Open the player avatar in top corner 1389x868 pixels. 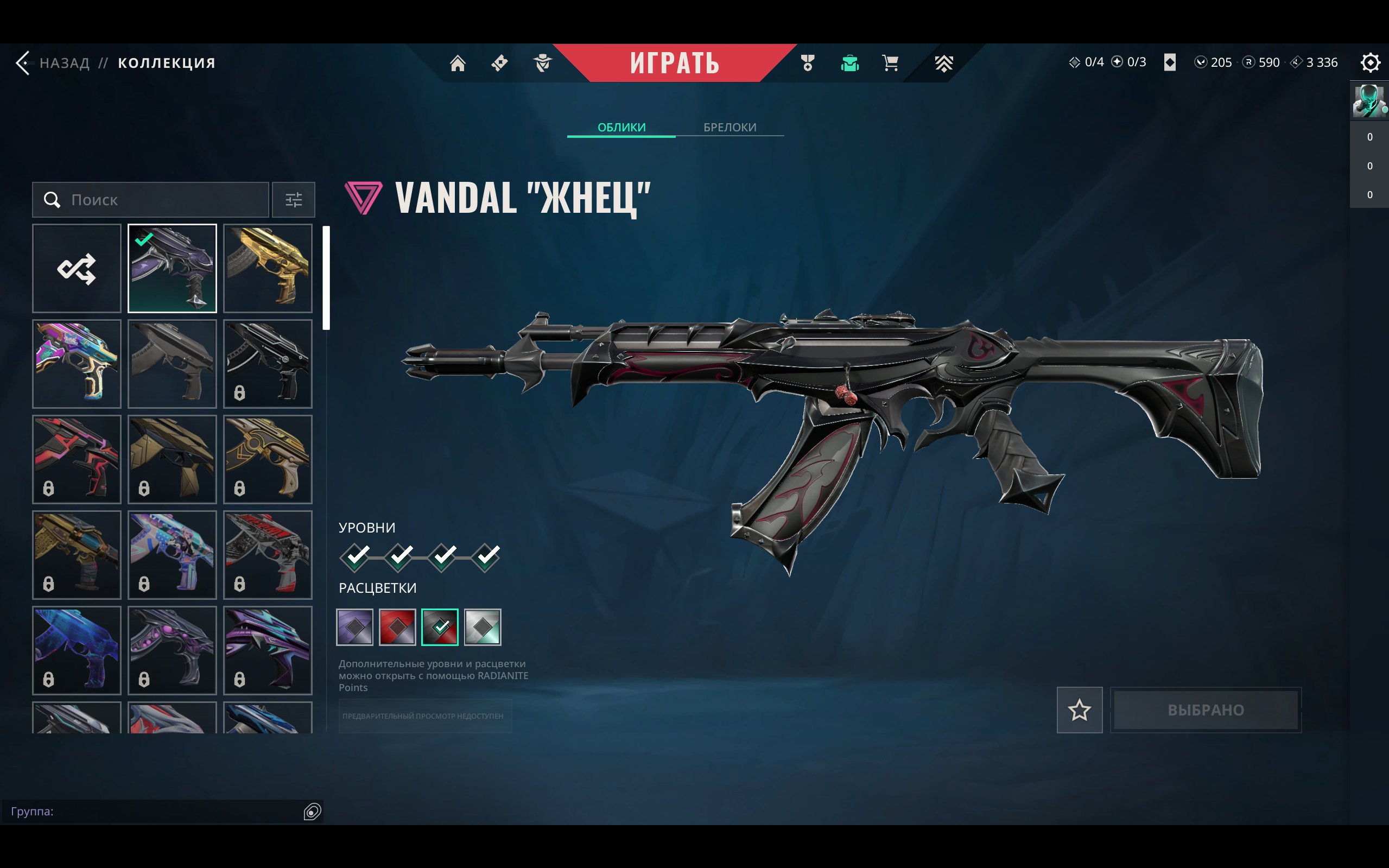(x=1368, y=101)
